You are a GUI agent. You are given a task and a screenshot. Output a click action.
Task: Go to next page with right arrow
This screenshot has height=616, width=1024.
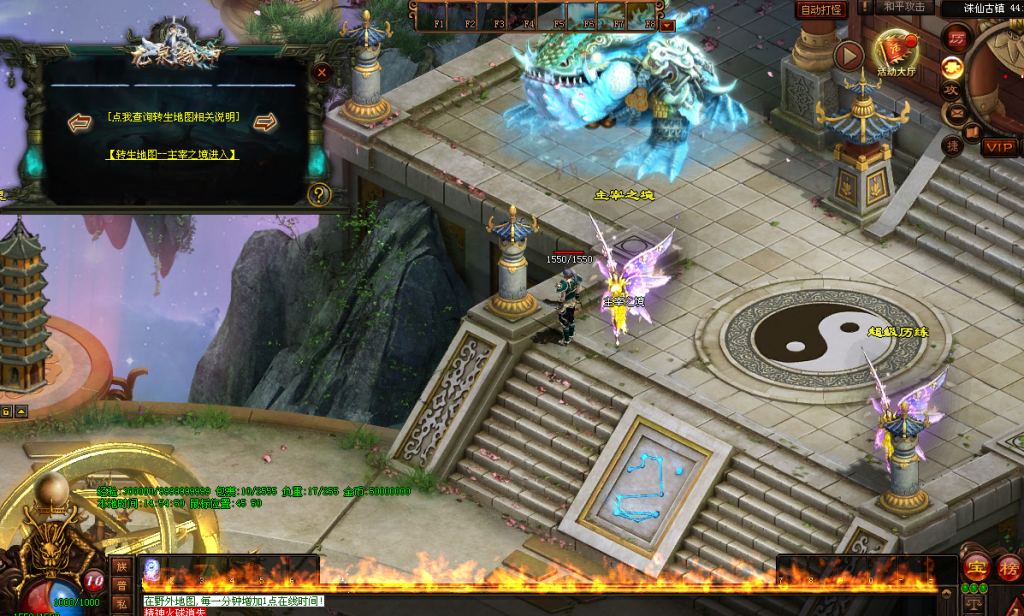(x=265, y=122)
